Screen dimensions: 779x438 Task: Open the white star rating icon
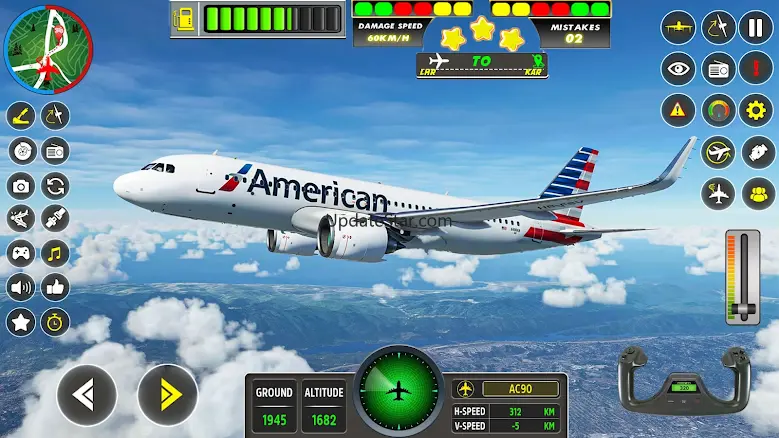point(21,321)
